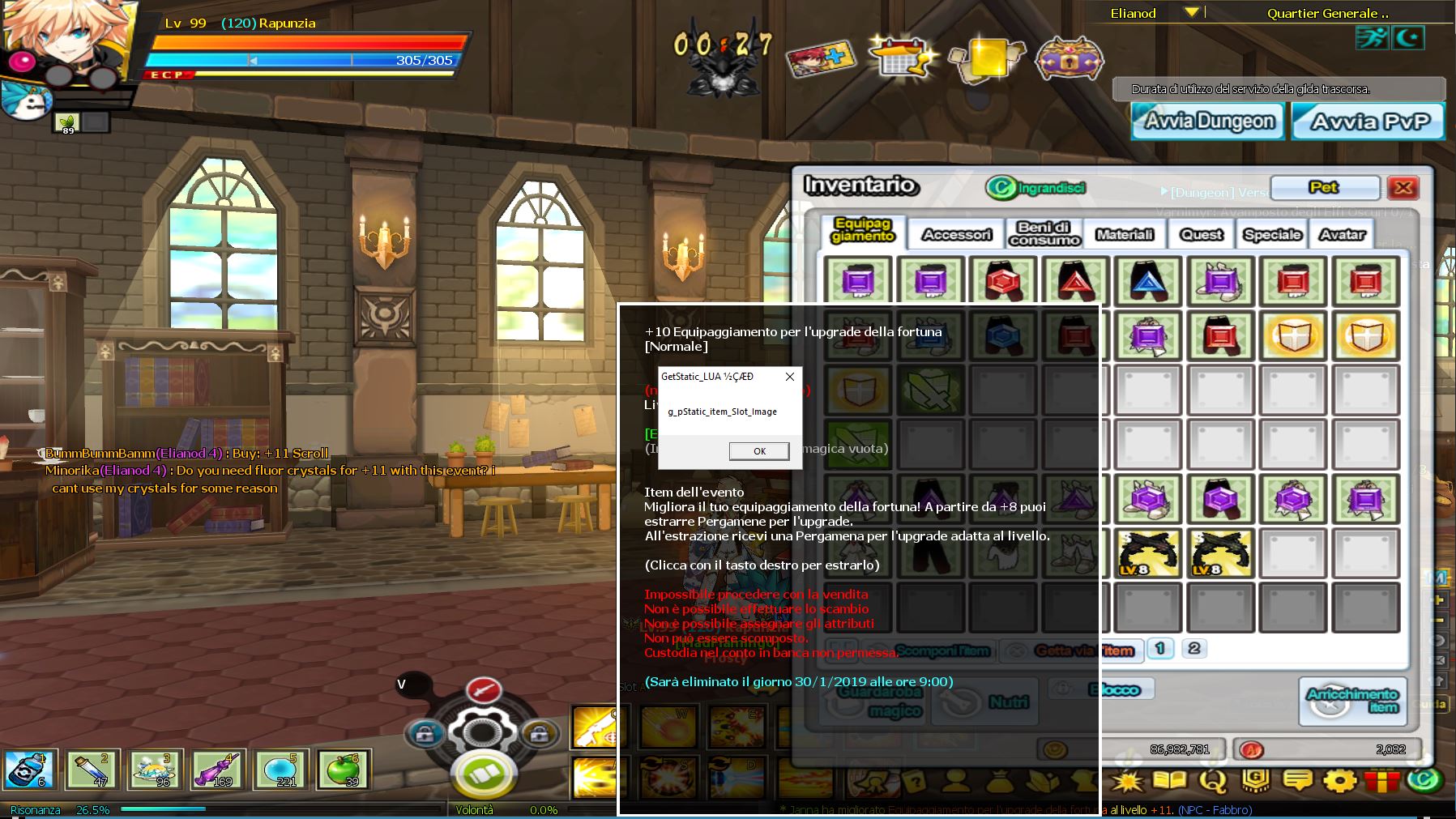View the Avatar tab
The height and width of the screenshot is (819, 1456).
(x=1342, y=234)
